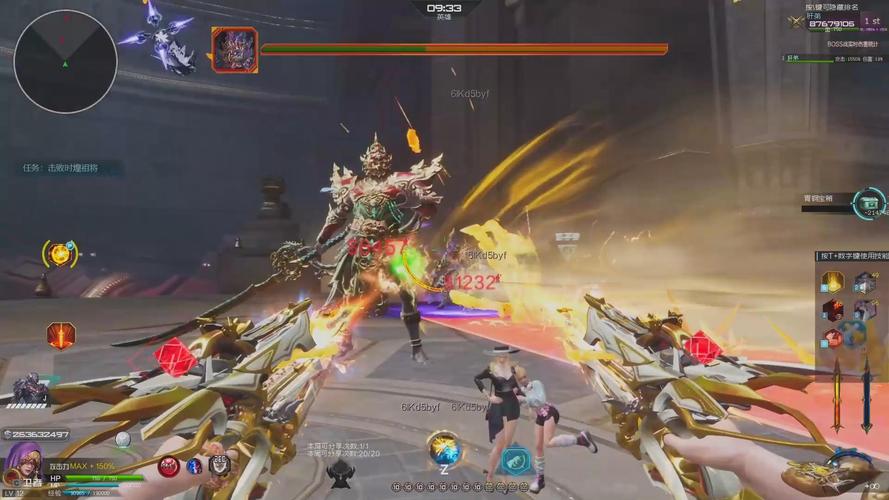This screenshot has width=889, height=500.
Task: Use the gold hexagon skill in the panel
Action: coord(833,282)
